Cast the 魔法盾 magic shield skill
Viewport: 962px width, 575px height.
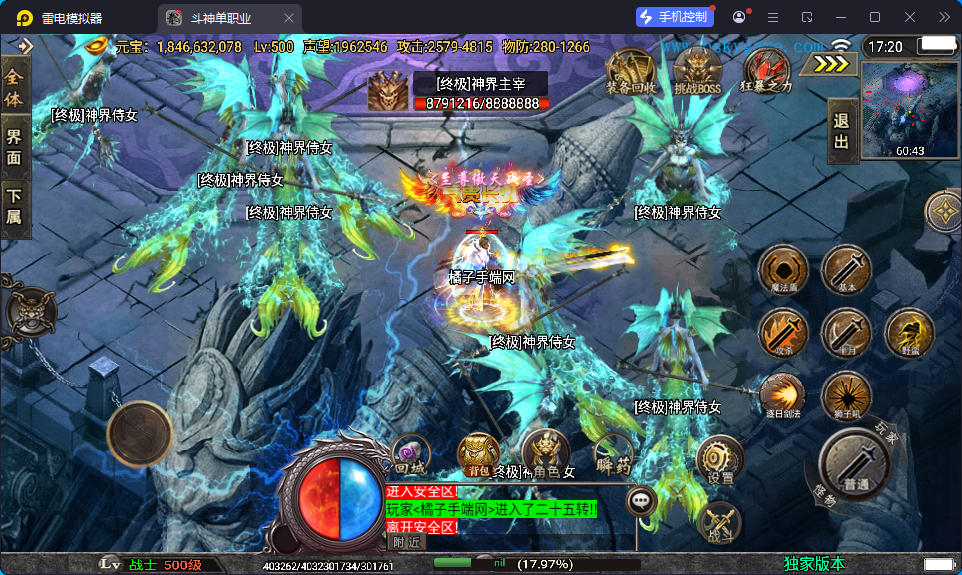pyautogui.click(x=783, y=270)
